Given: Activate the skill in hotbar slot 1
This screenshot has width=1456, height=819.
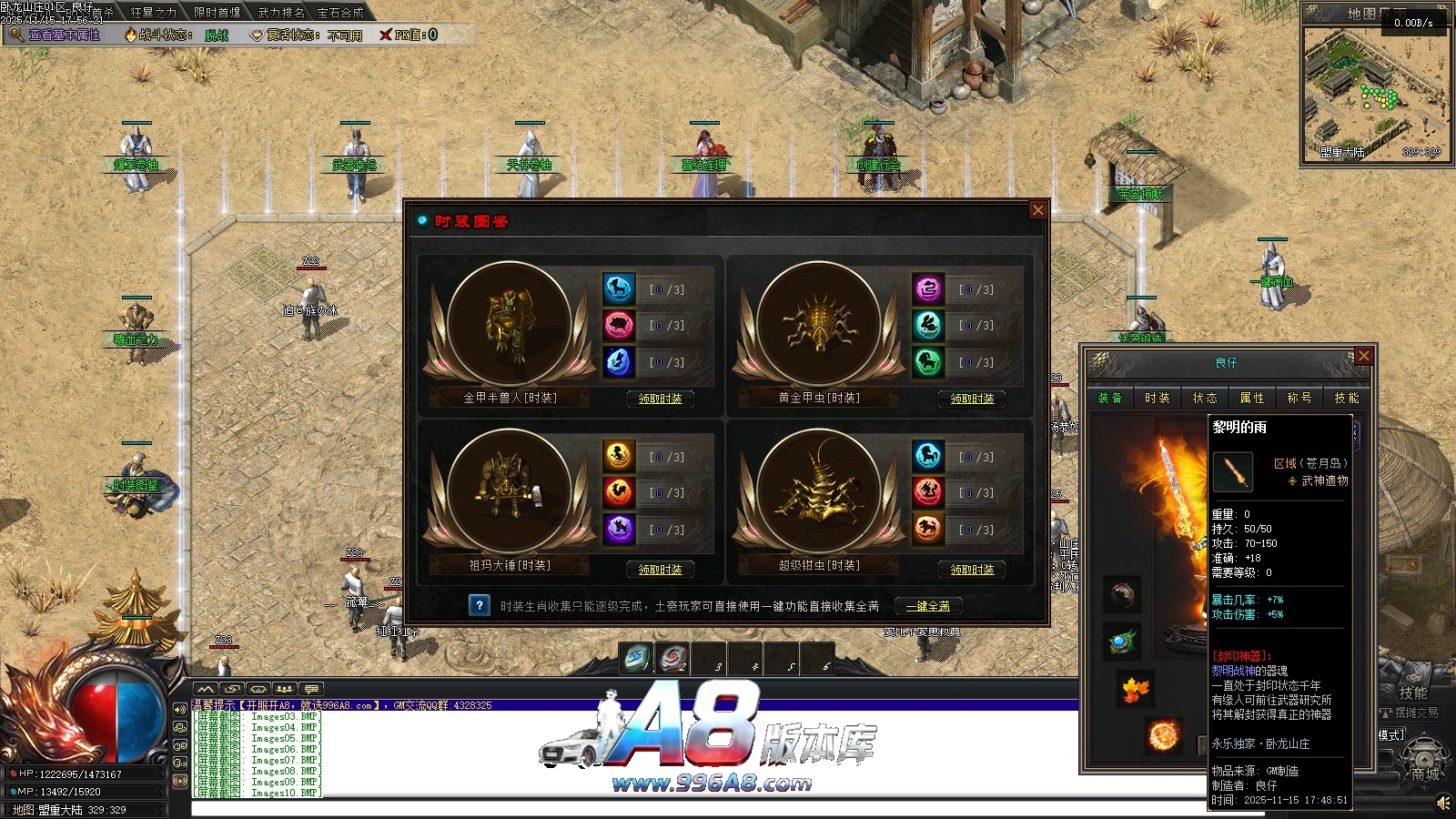Looking at the screenshot, I should 637,657.
